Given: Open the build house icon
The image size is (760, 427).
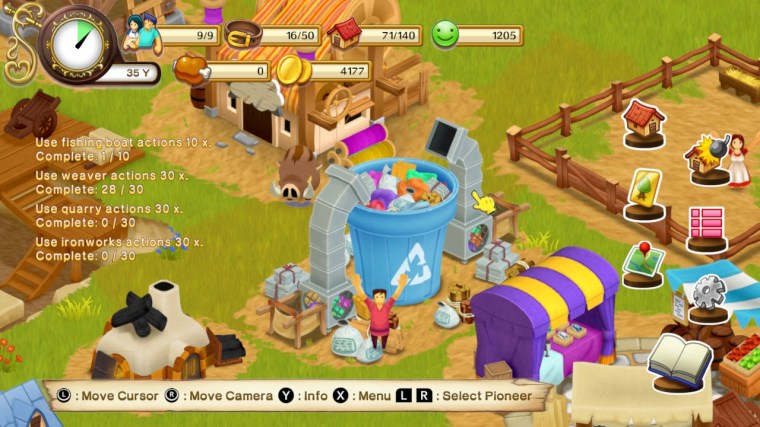Looking at the screenshot, I should pos(643,121).
